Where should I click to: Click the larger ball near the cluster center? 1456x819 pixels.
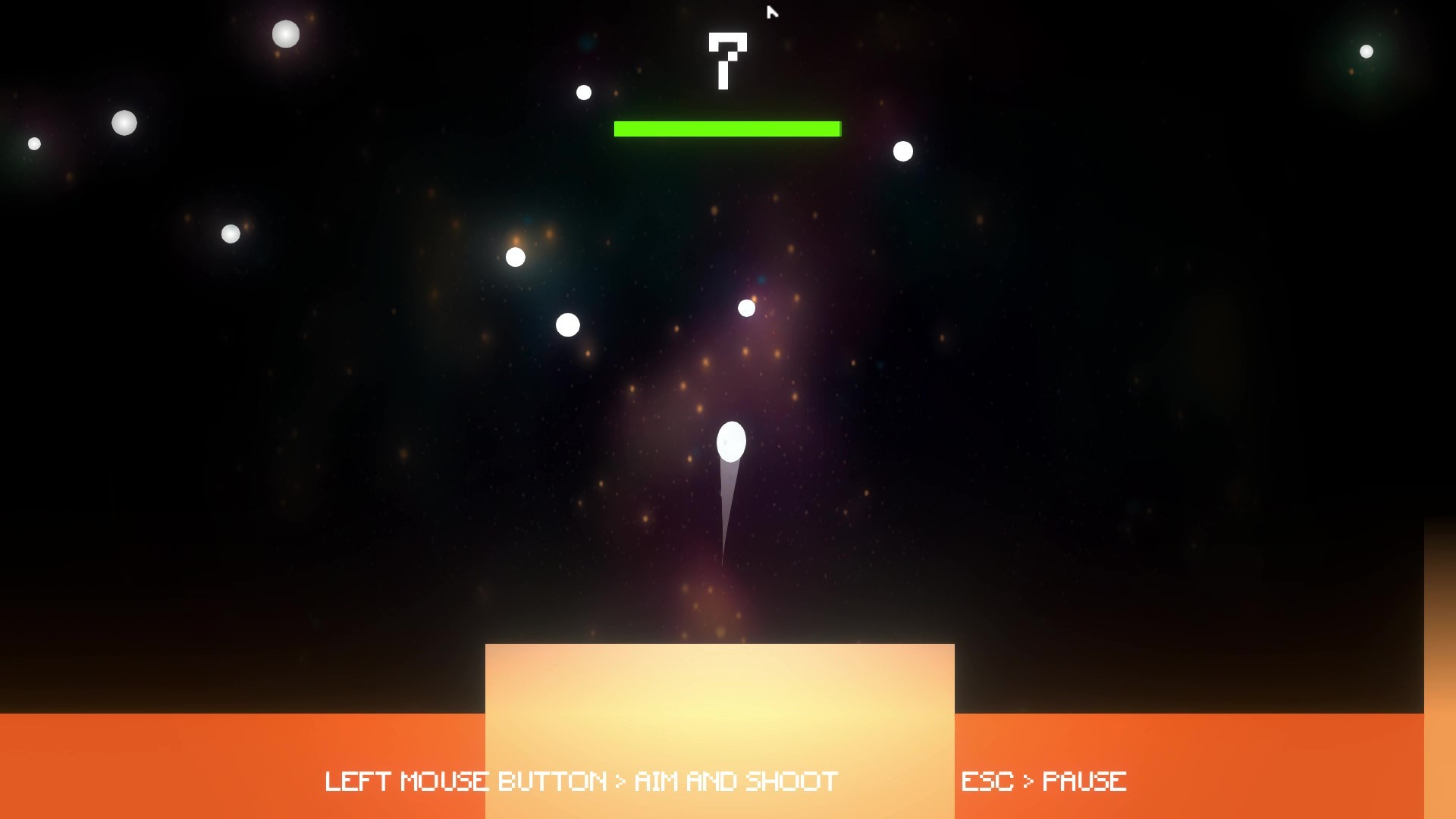click(568, 324)
